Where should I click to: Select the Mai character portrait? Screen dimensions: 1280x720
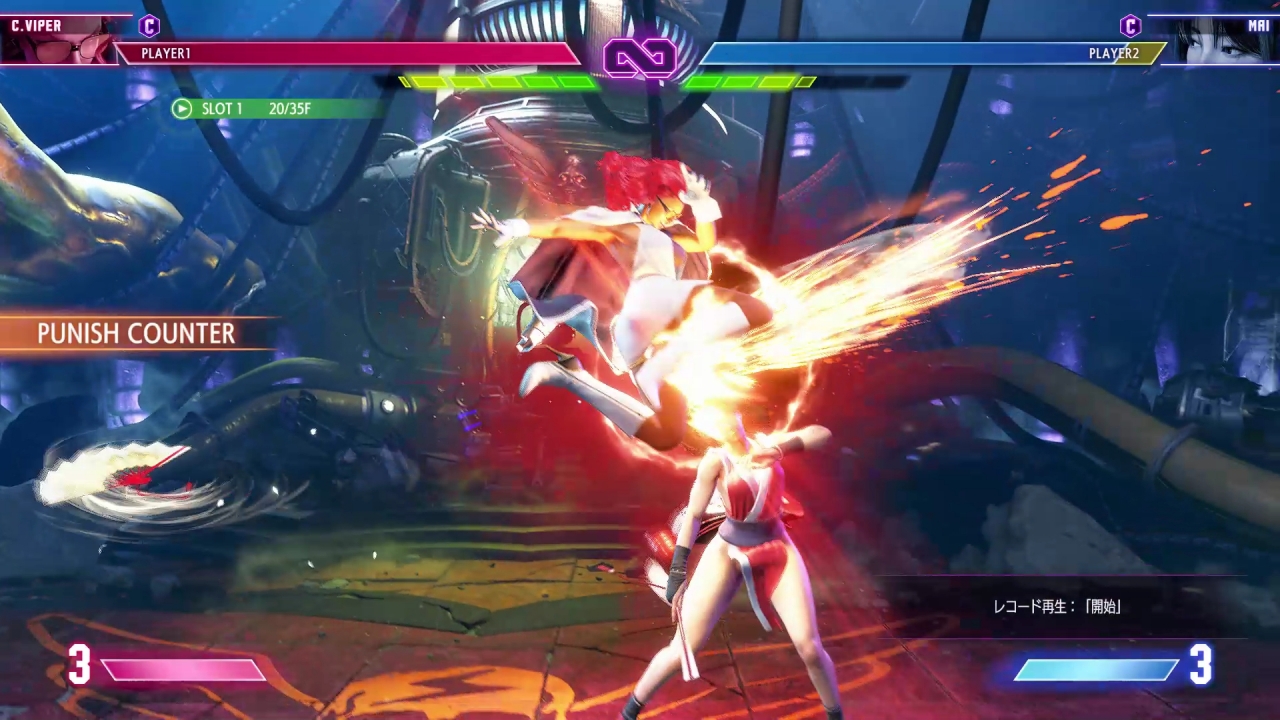(x=1220, y=42)
